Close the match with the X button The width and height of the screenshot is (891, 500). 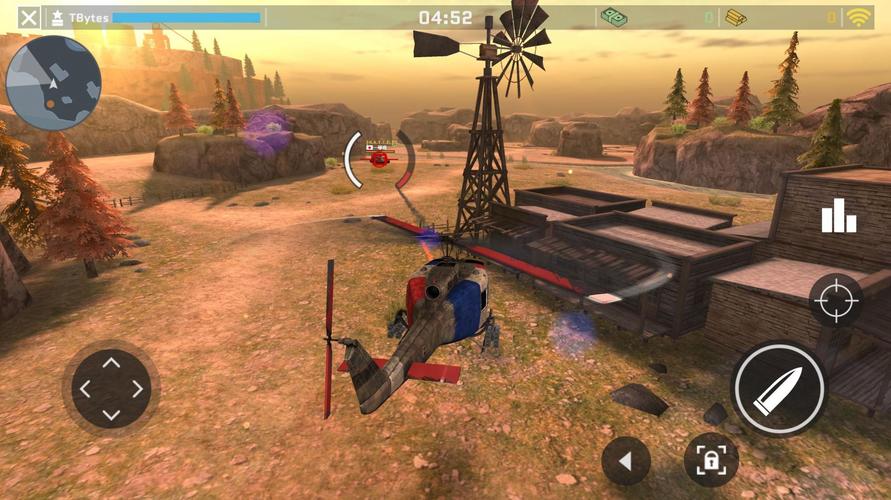[30, 17]
